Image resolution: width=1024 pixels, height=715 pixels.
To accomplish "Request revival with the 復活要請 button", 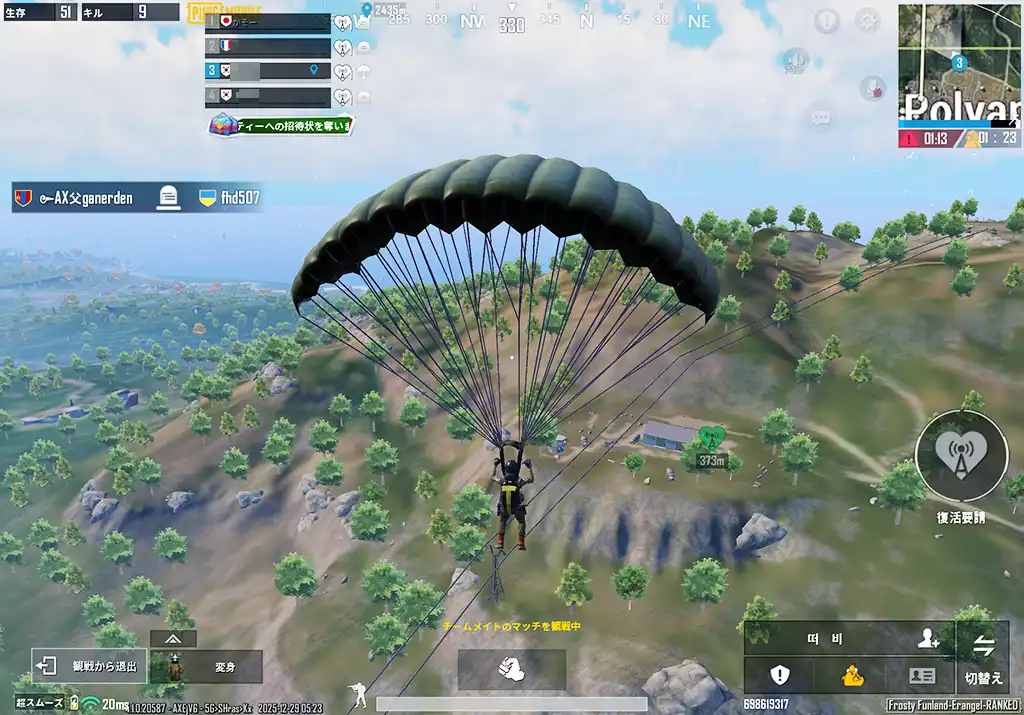I will (x=961, y=456).
